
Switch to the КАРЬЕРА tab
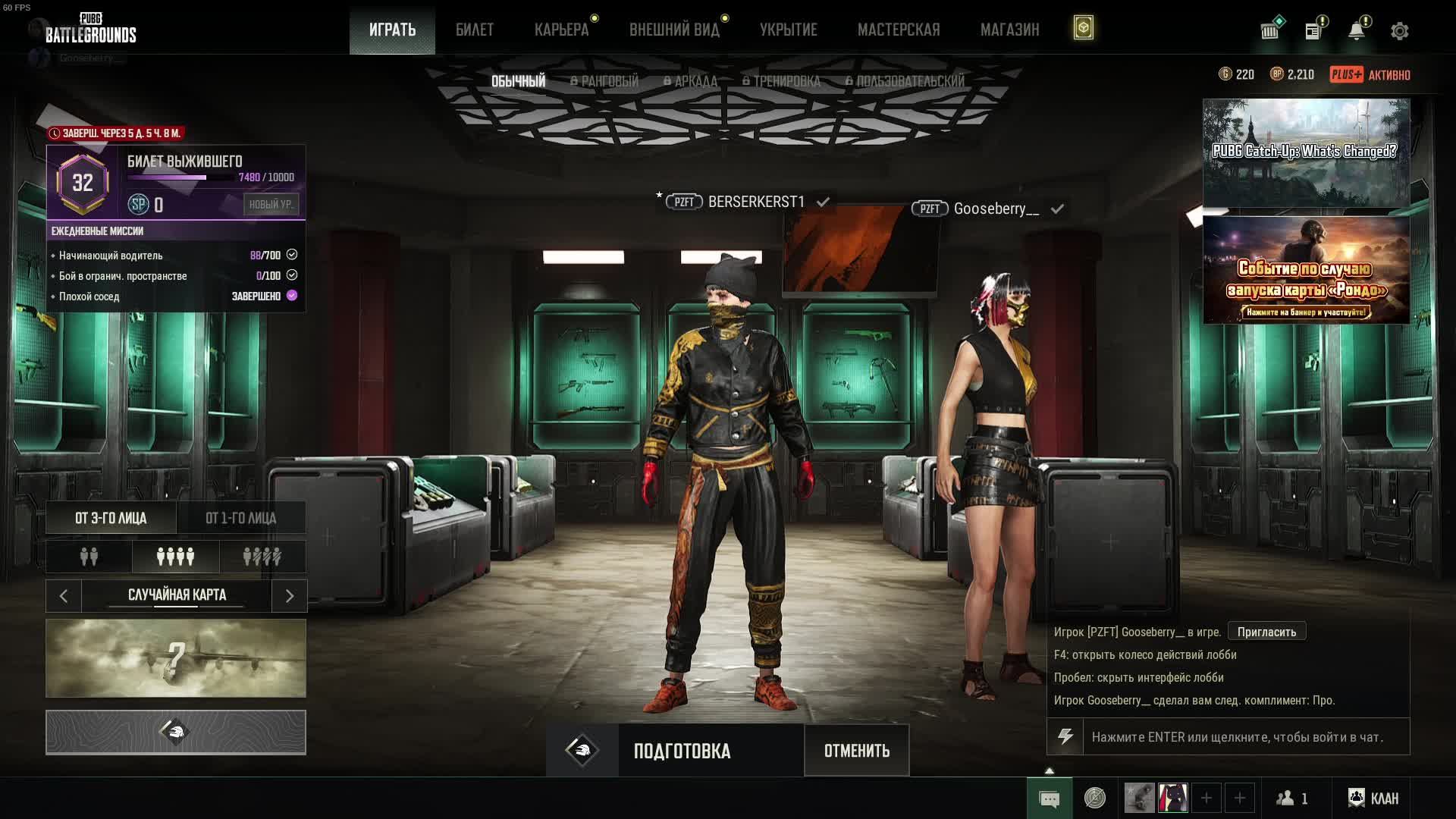[561, 30]
